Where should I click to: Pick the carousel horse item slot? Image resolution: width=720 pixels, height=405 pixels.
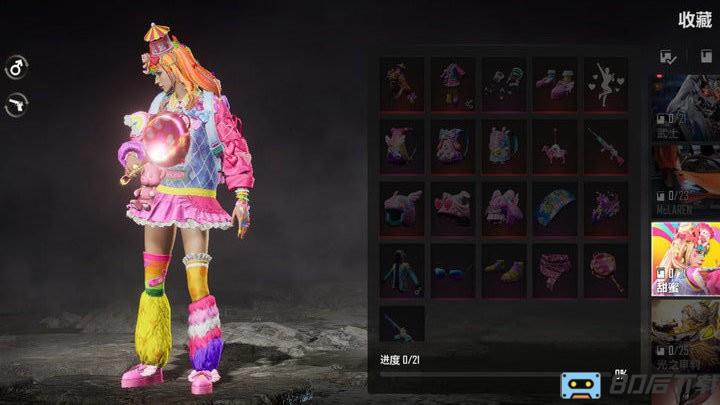555,146
